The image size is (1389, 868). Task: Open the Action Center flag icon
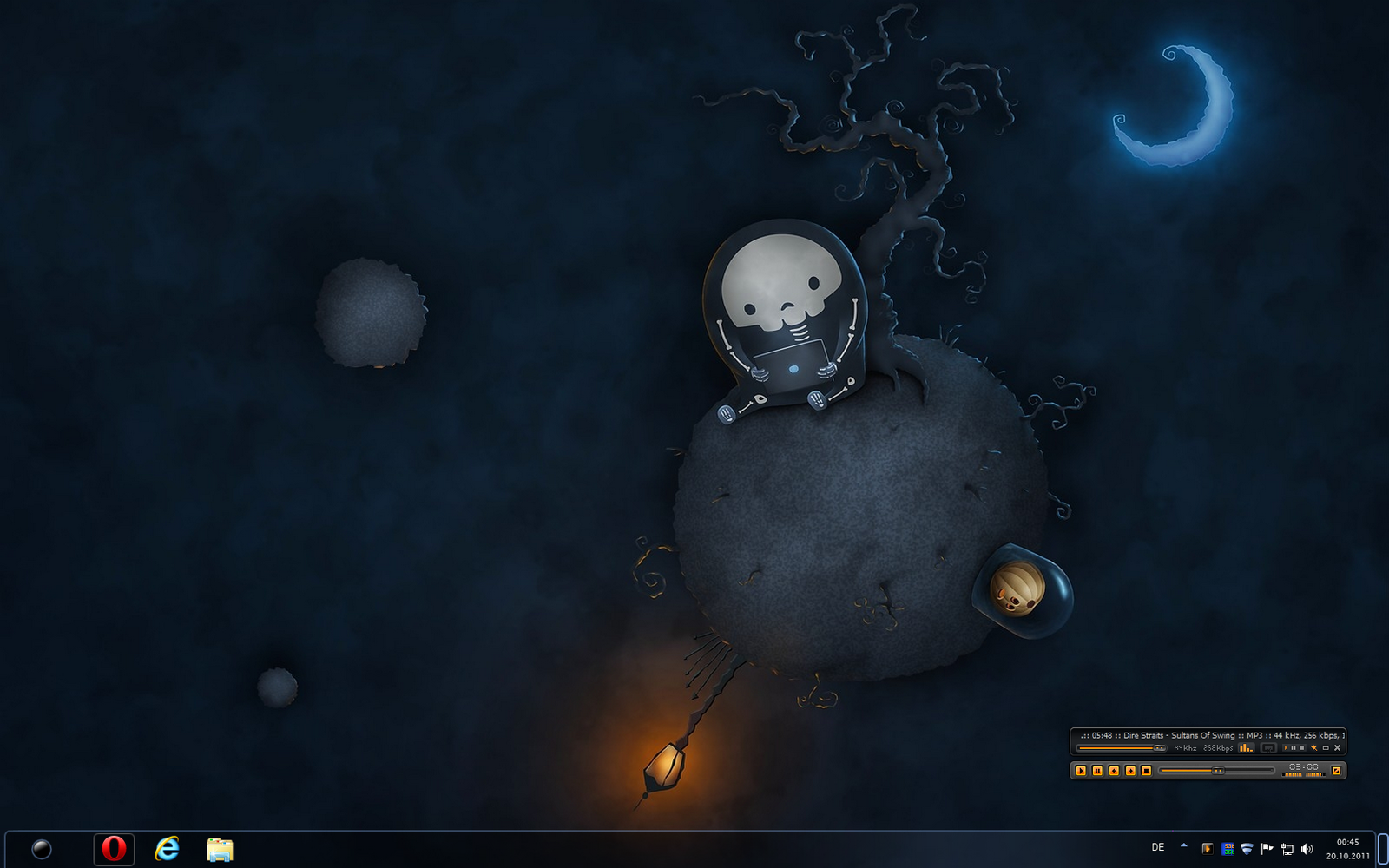click(1267, 849)
